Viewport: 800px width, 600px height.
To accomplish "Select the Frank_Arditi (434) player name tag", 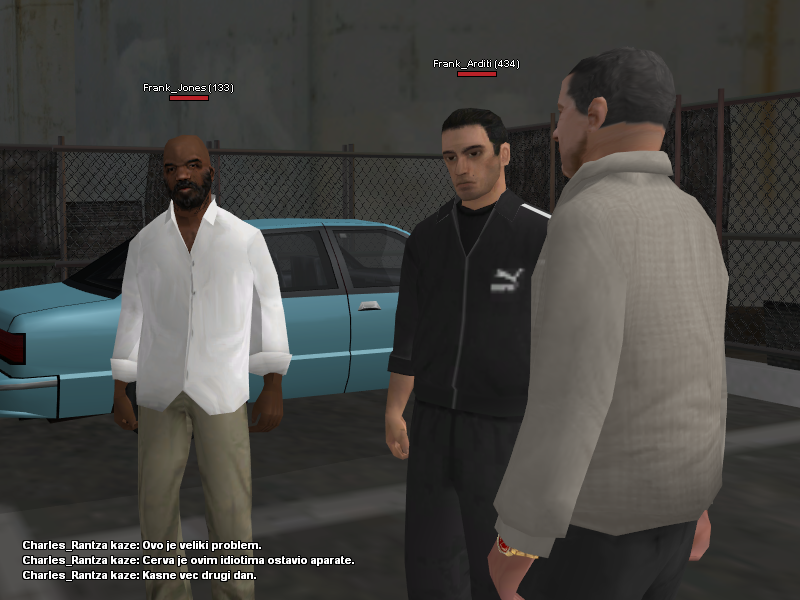I will (x=476, y=64).
